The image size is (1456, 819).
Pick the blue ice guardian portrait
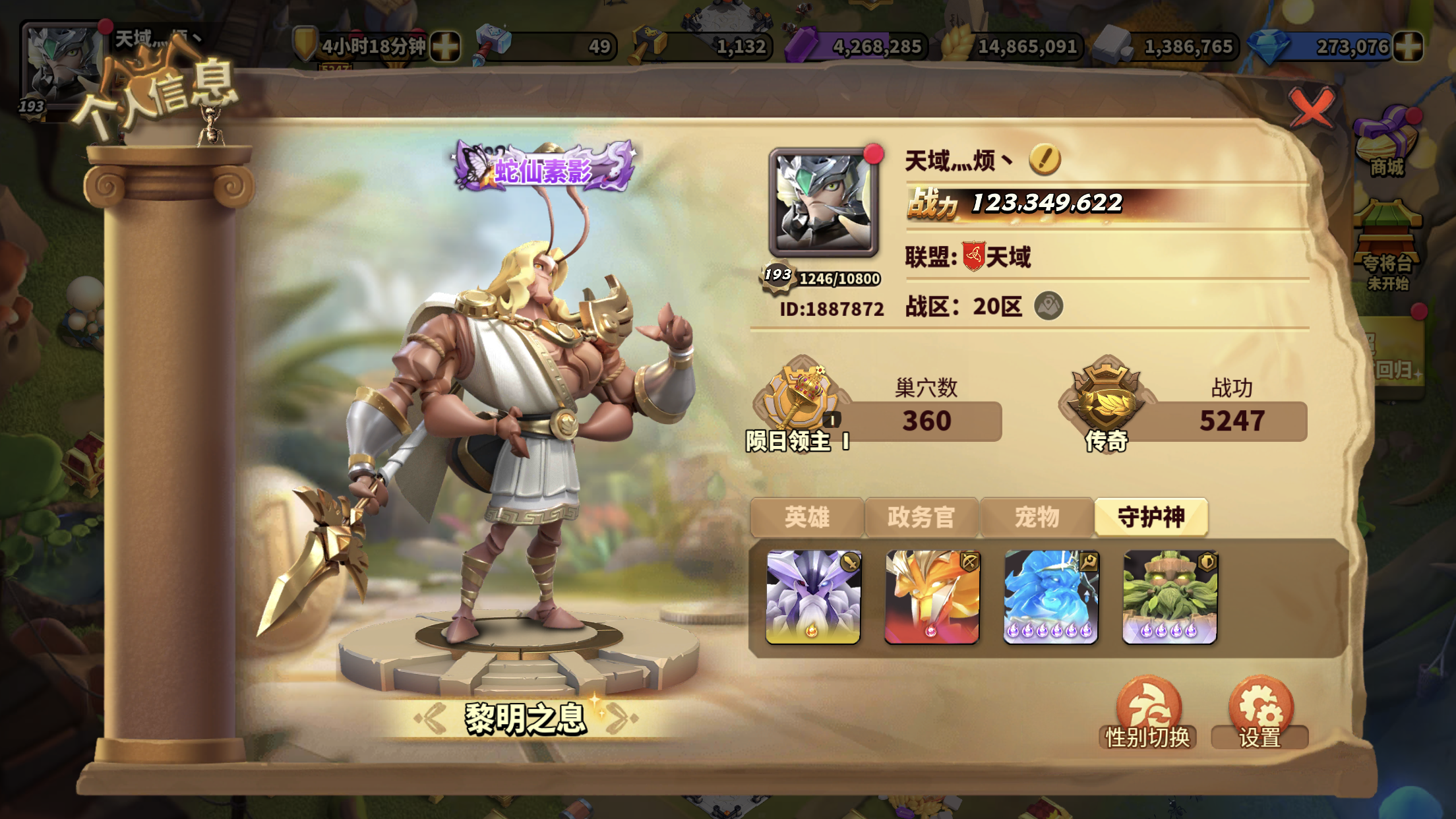1050,597
